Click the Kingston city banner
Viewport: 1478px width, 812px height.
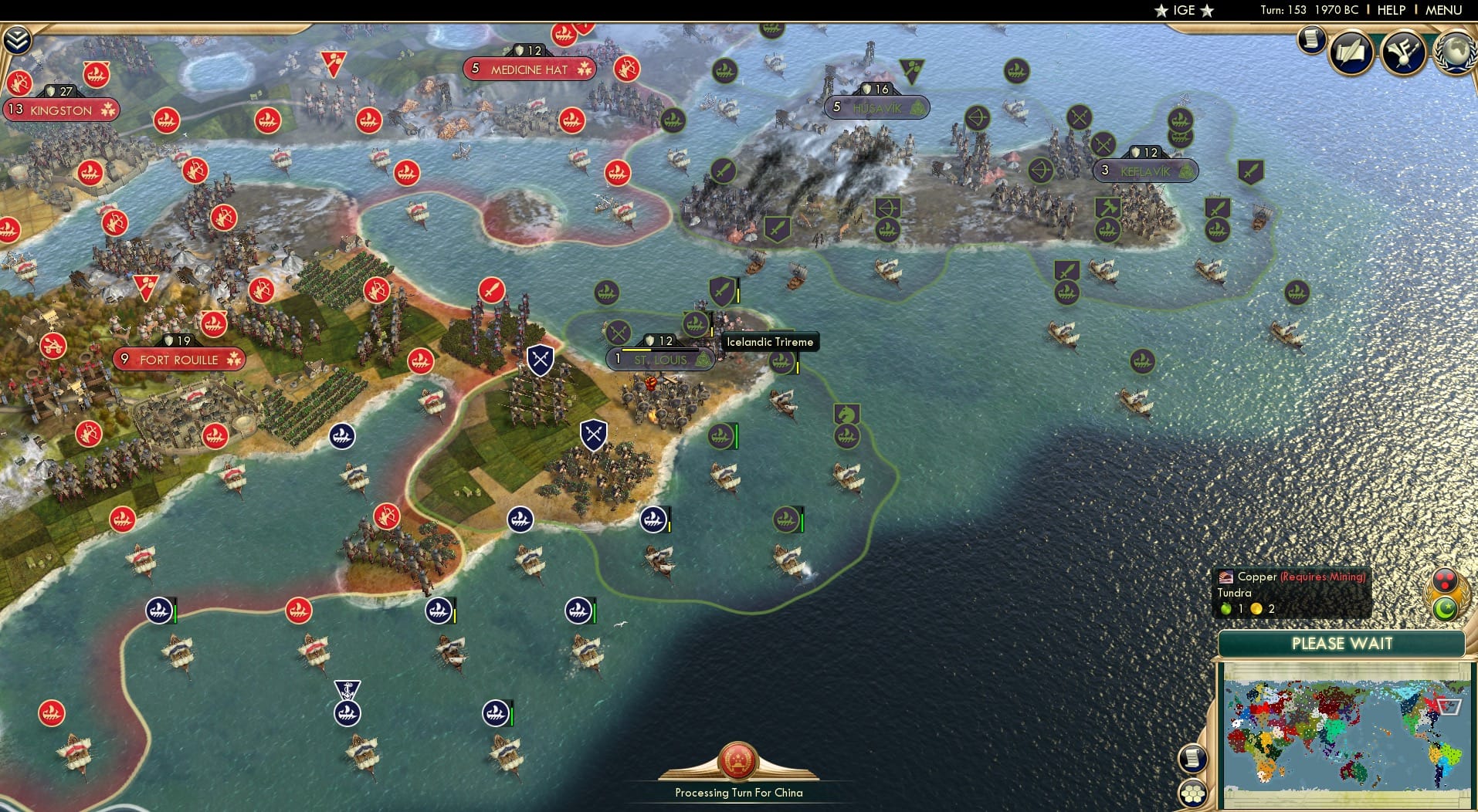pyautogui.click(x=62, y=110)
